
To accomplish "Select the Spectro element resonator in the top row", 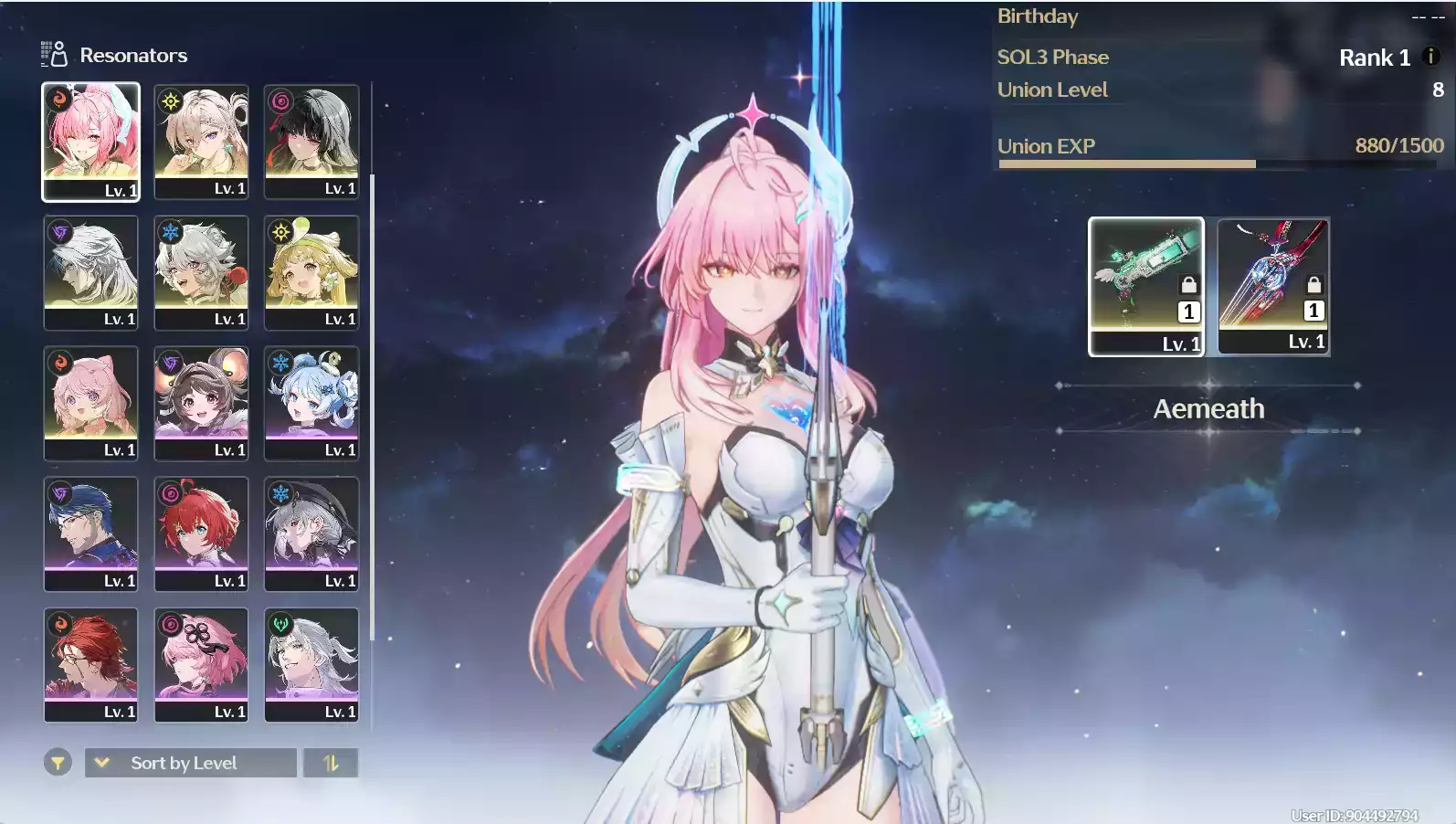I will point(201,142).
